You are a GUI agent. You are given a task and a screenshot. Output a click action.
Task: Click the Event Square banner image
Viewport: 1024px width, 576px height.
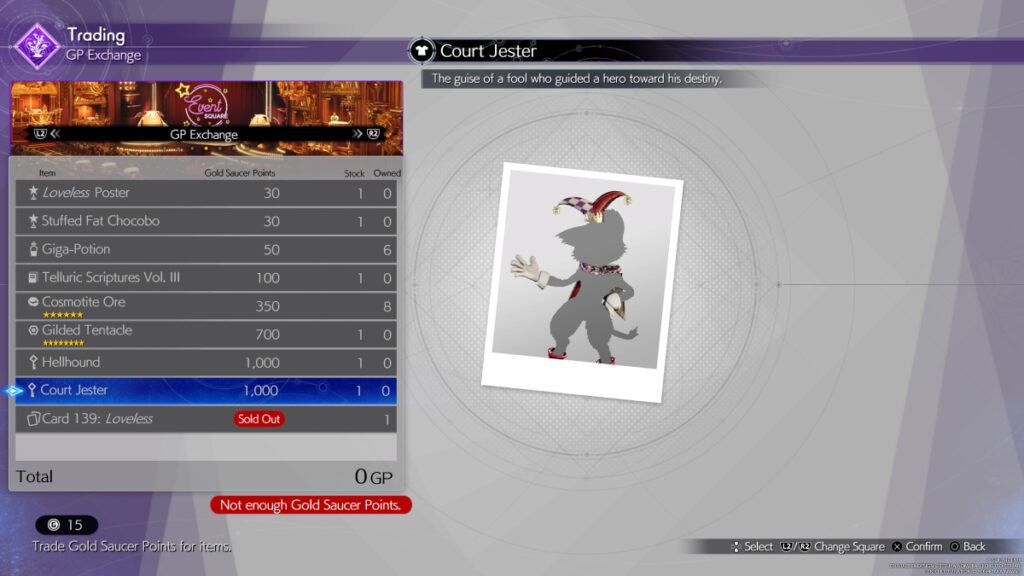tap(206, 104)
